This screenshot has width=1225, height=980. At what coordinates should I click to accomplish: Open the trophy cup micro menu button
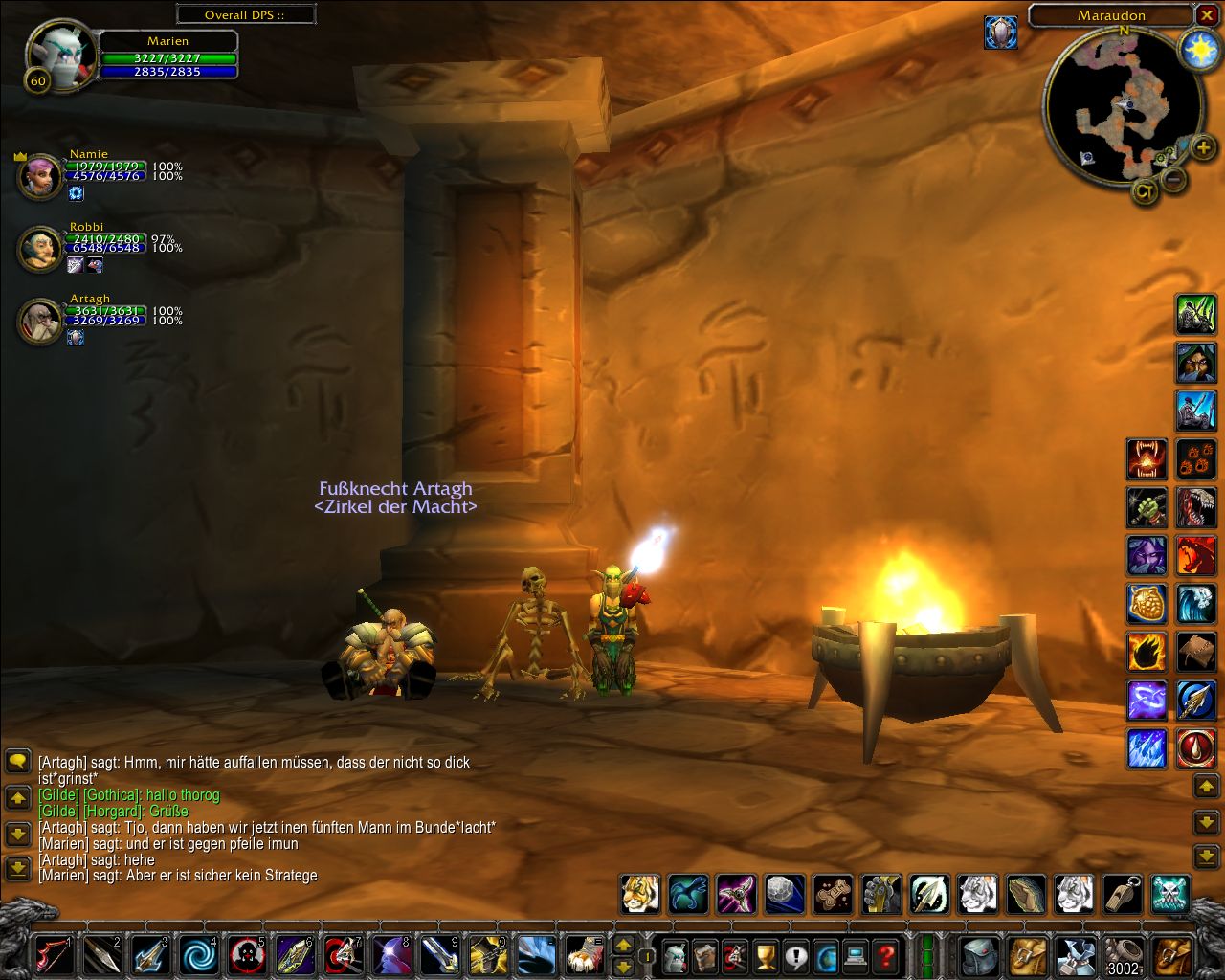(x=765, y=955)
